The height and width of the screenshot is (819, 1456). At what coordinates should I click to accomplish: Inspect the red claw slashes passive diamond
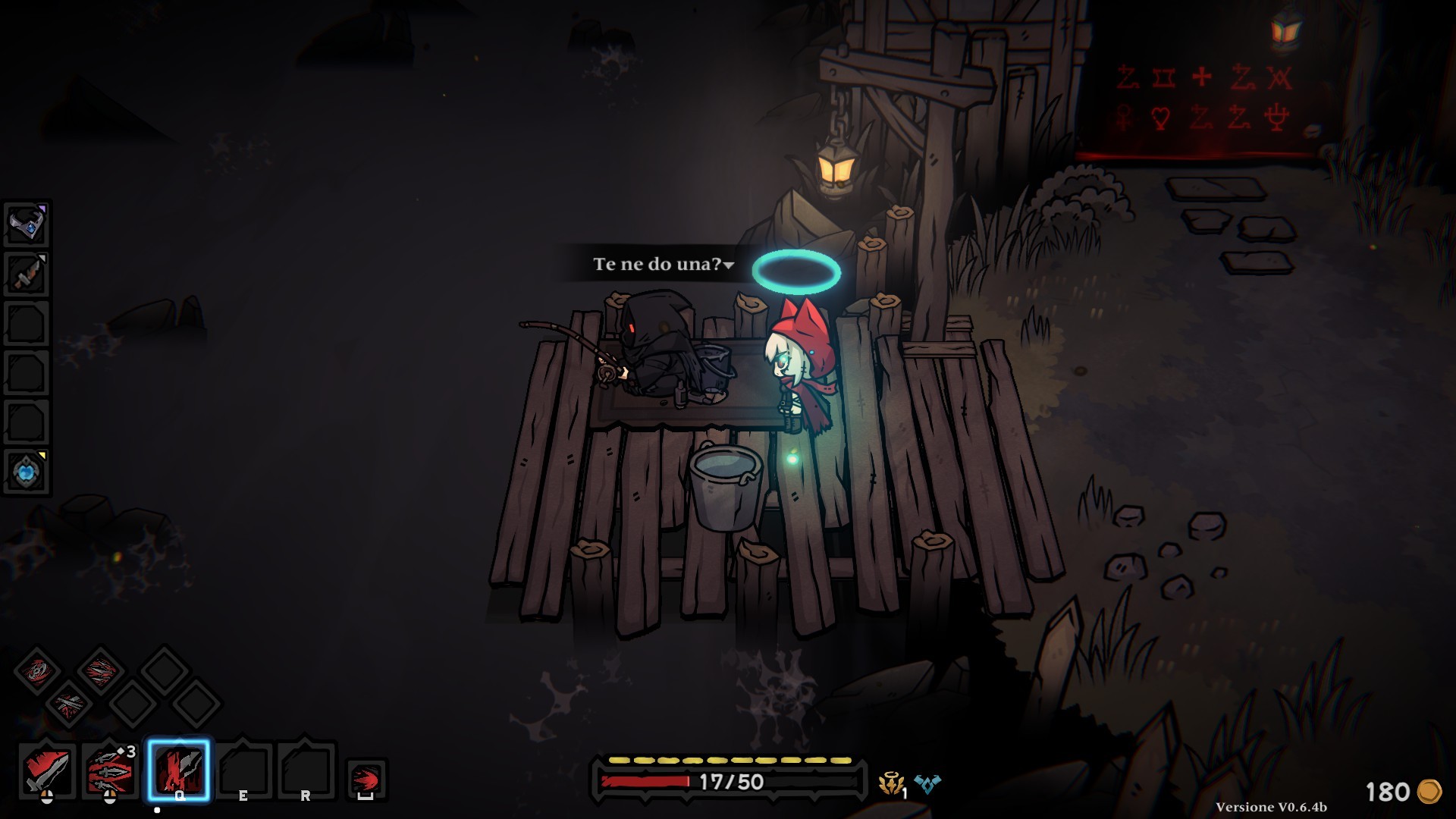pyautogui.click(x=100, y=670)
